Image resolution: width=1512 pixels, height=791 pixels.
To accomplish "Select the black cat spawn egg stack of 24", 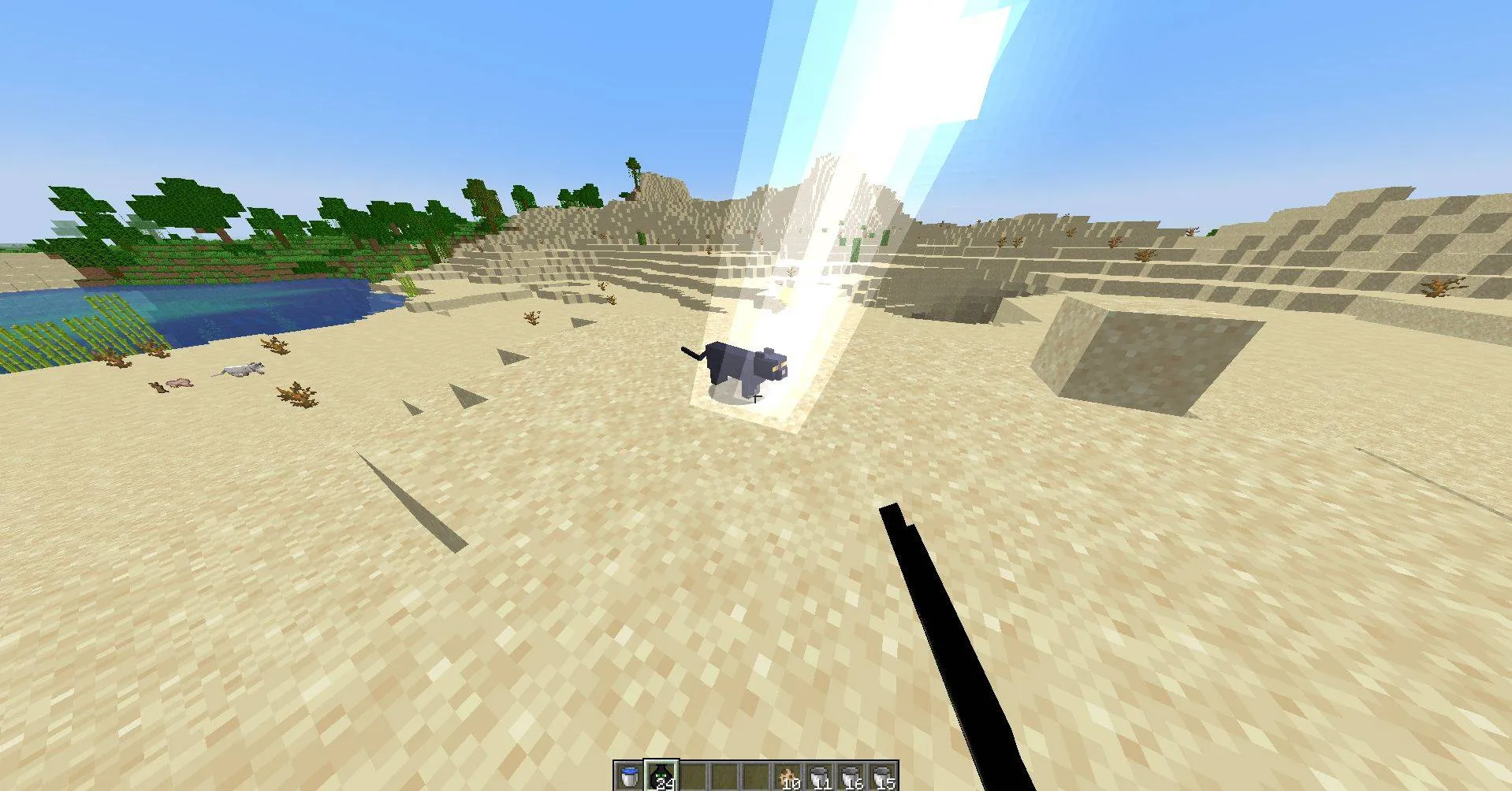I will (661, 776).
